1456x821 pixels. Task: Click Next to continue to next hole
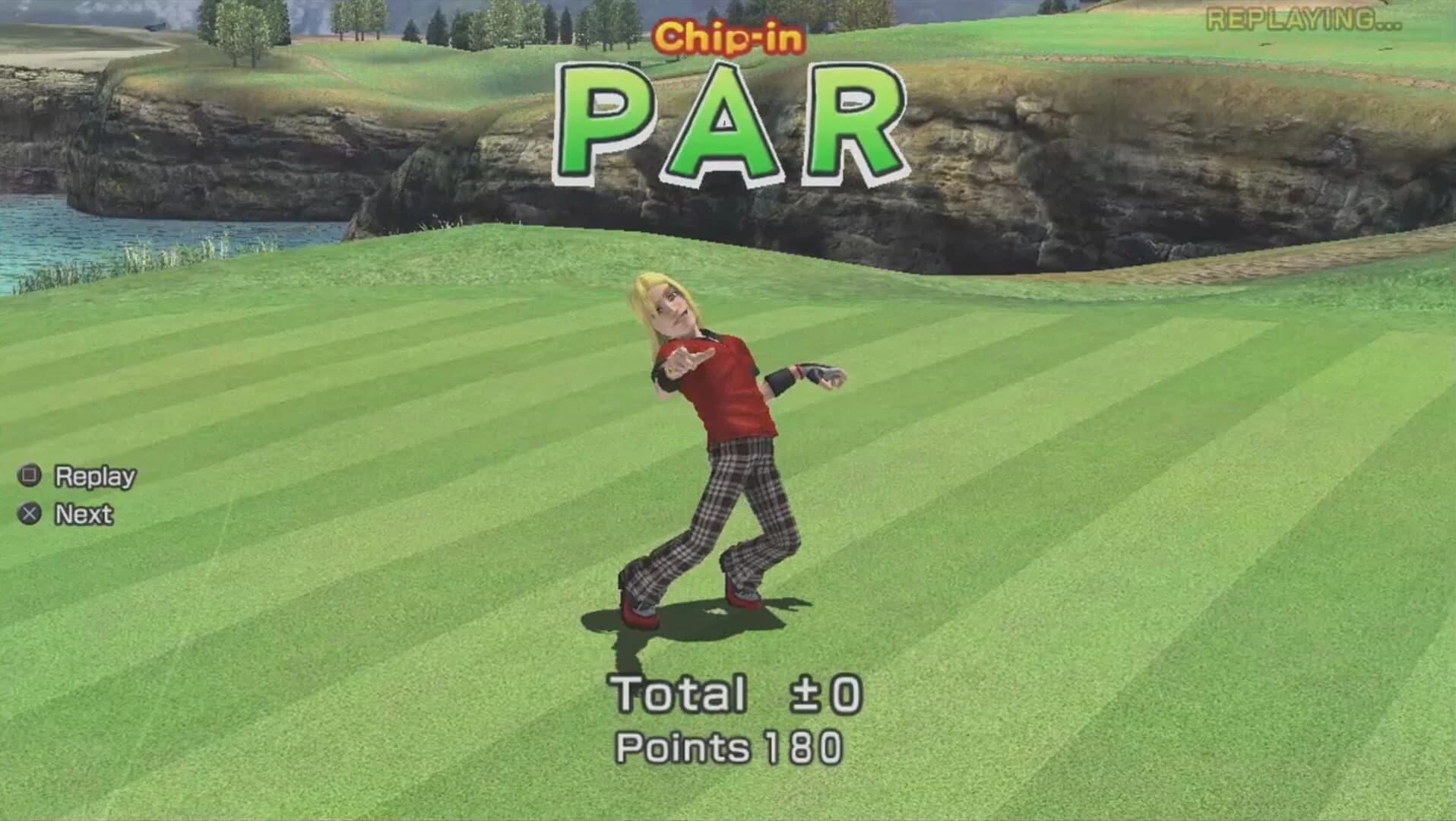point(82,514)
